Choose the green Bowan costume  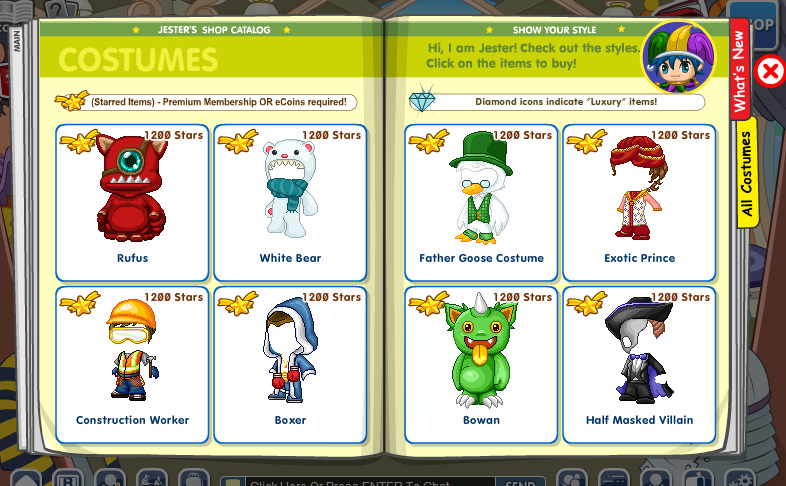481,364
